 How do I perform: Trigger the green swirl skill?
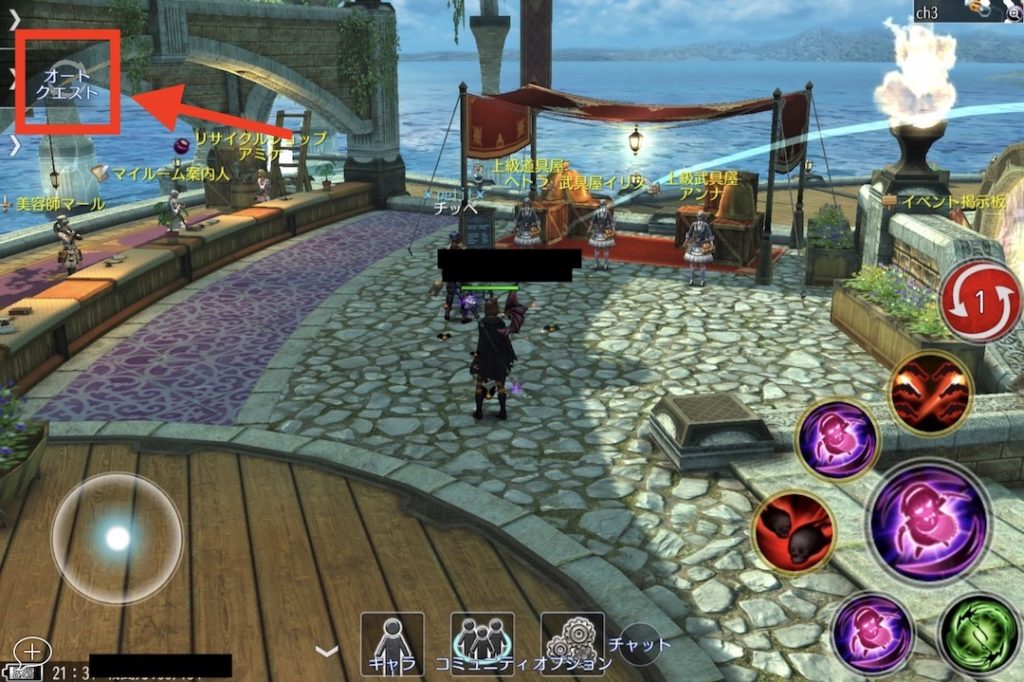[978, 633]
